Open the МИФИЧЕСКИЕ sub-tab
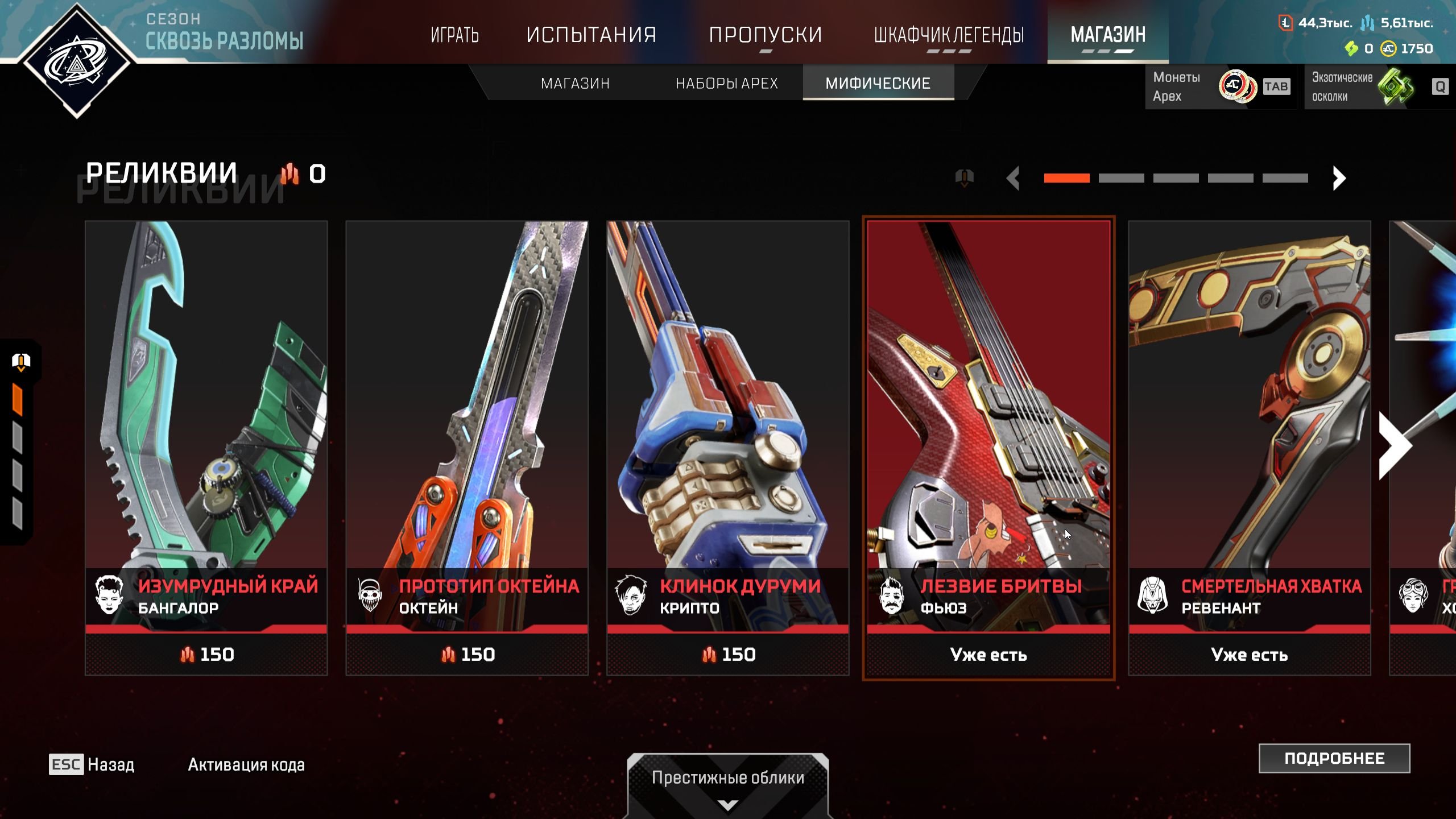Image resolution: width=1456 pixels, height=819 pixels. (878, 84)
